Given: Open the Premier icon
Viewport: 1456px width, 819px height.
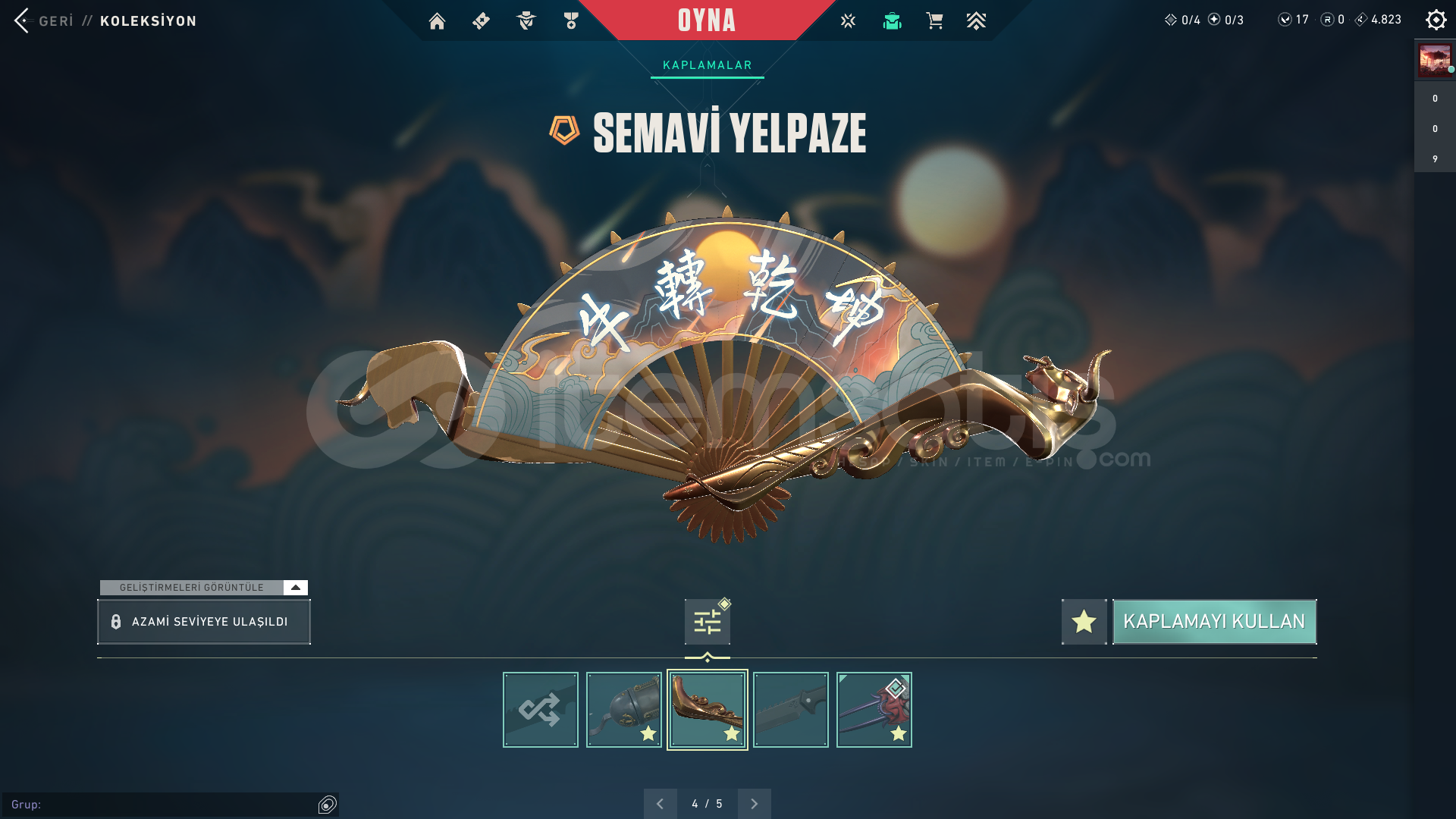Looking at the screenshot, I should (977, 20).
